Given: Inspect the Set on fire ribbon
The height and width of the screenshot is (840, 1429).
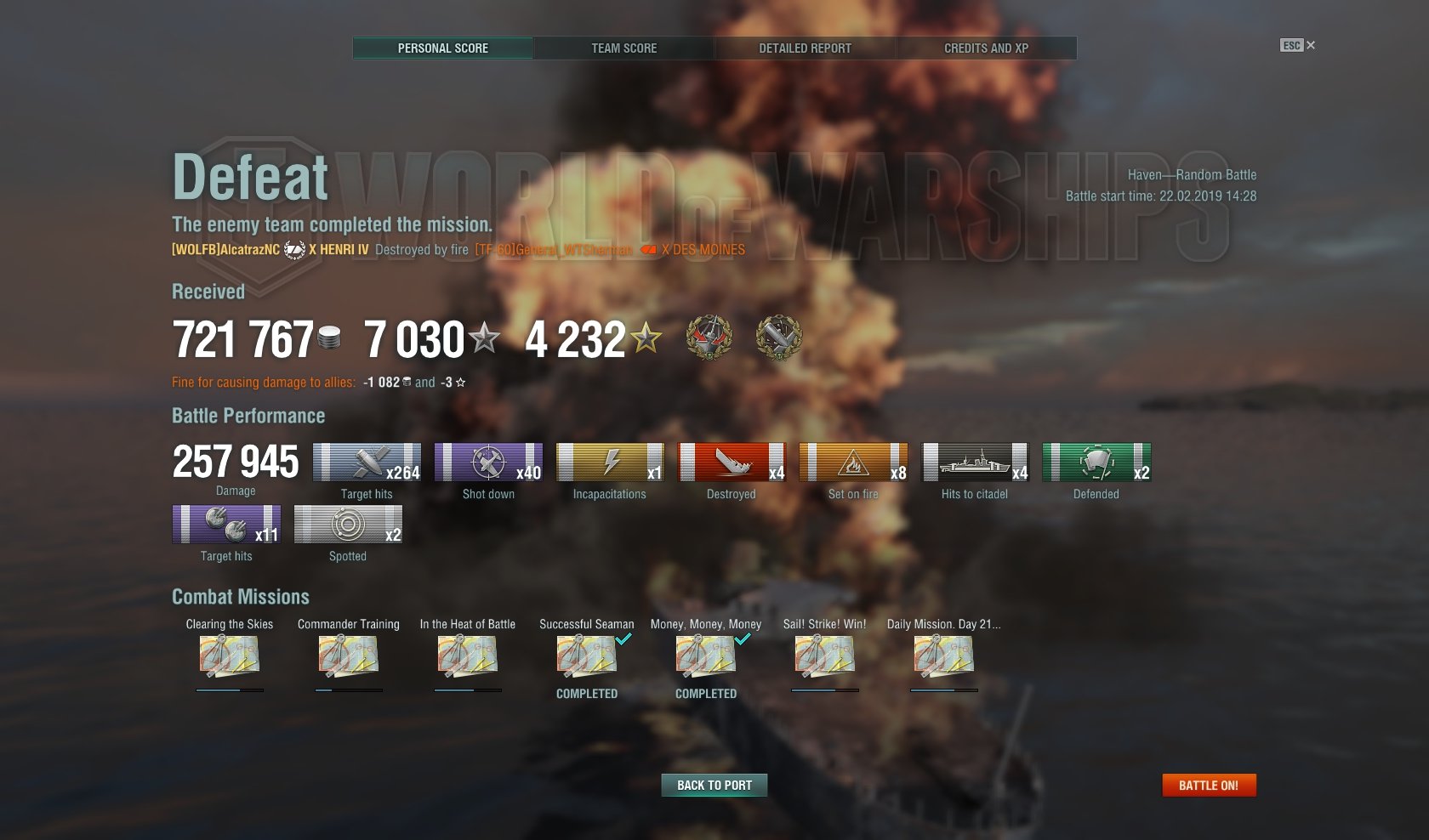Looking at the screenshot, I should tap(853, 463).
